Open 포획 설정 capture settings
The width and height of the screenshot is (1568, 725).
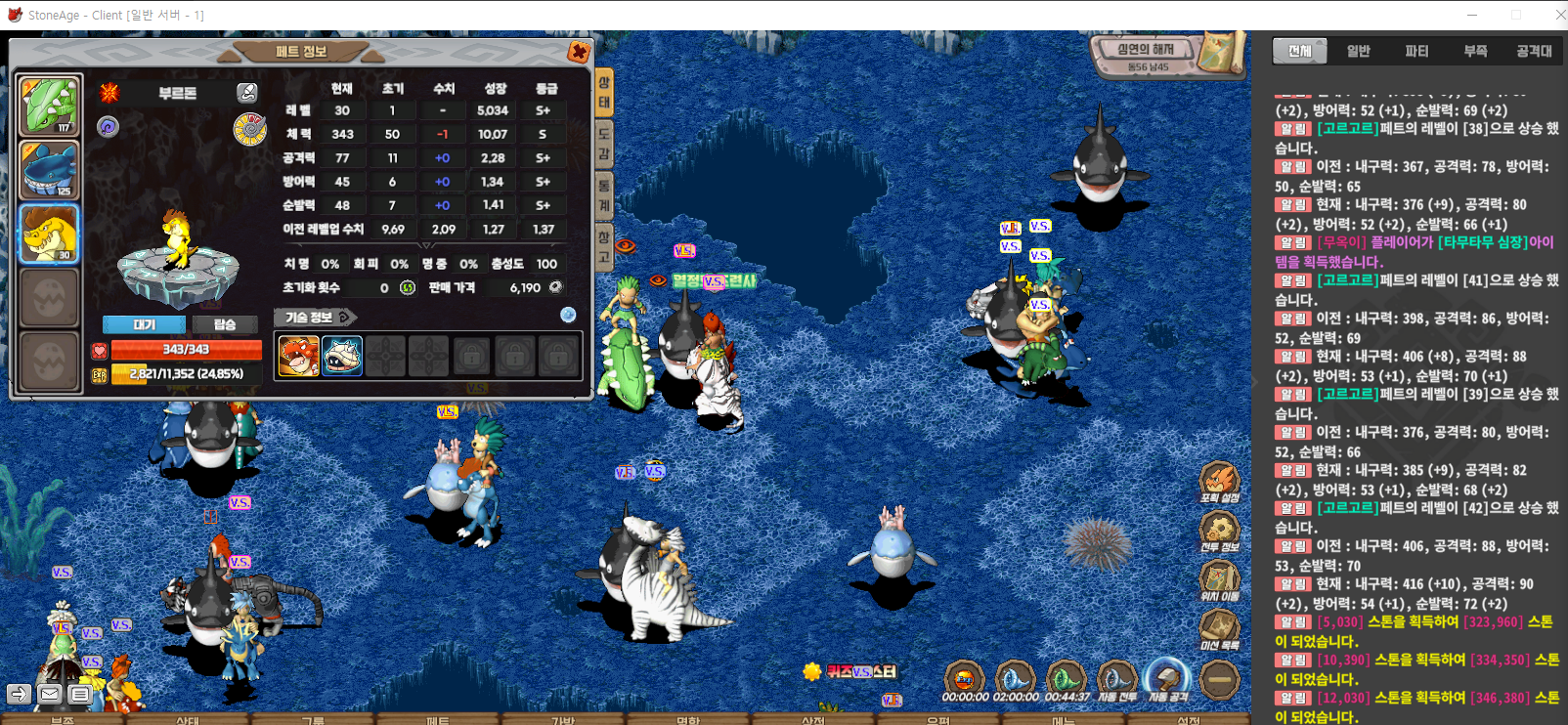tap(1219, 481)
